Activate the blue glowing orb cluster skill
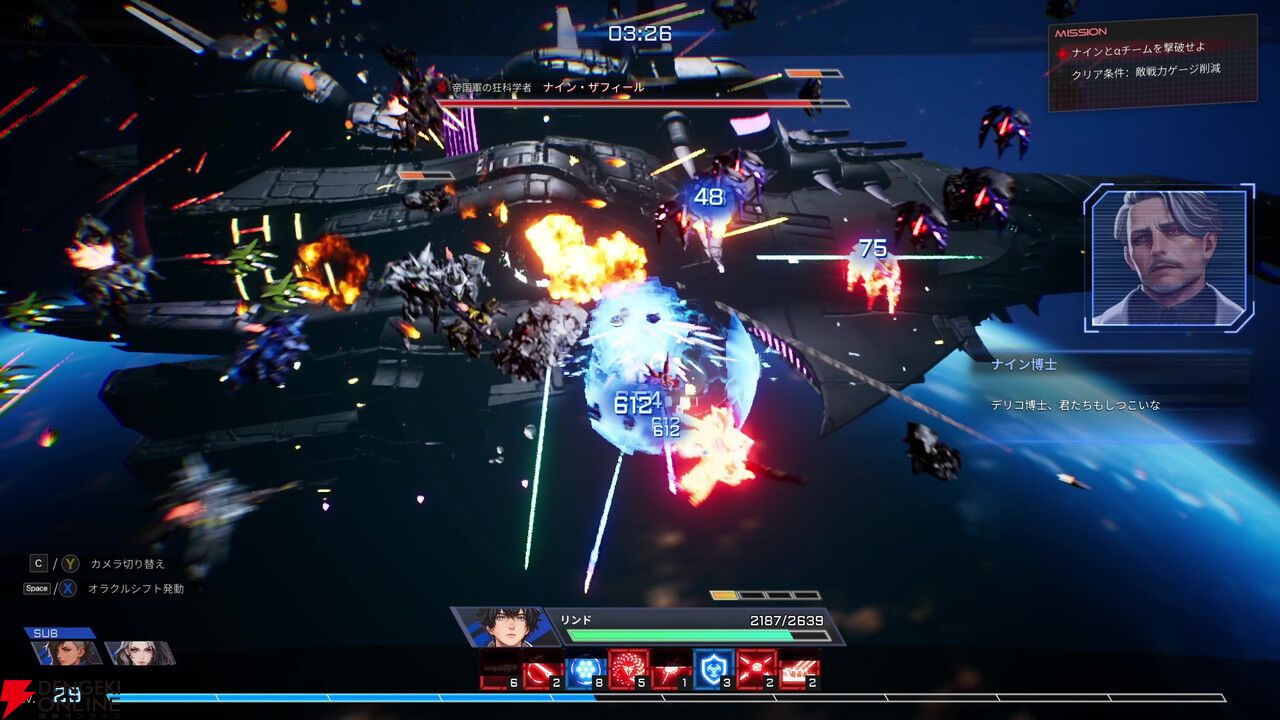The width and height of the screenshot is (1280, 720). point(585,668)
